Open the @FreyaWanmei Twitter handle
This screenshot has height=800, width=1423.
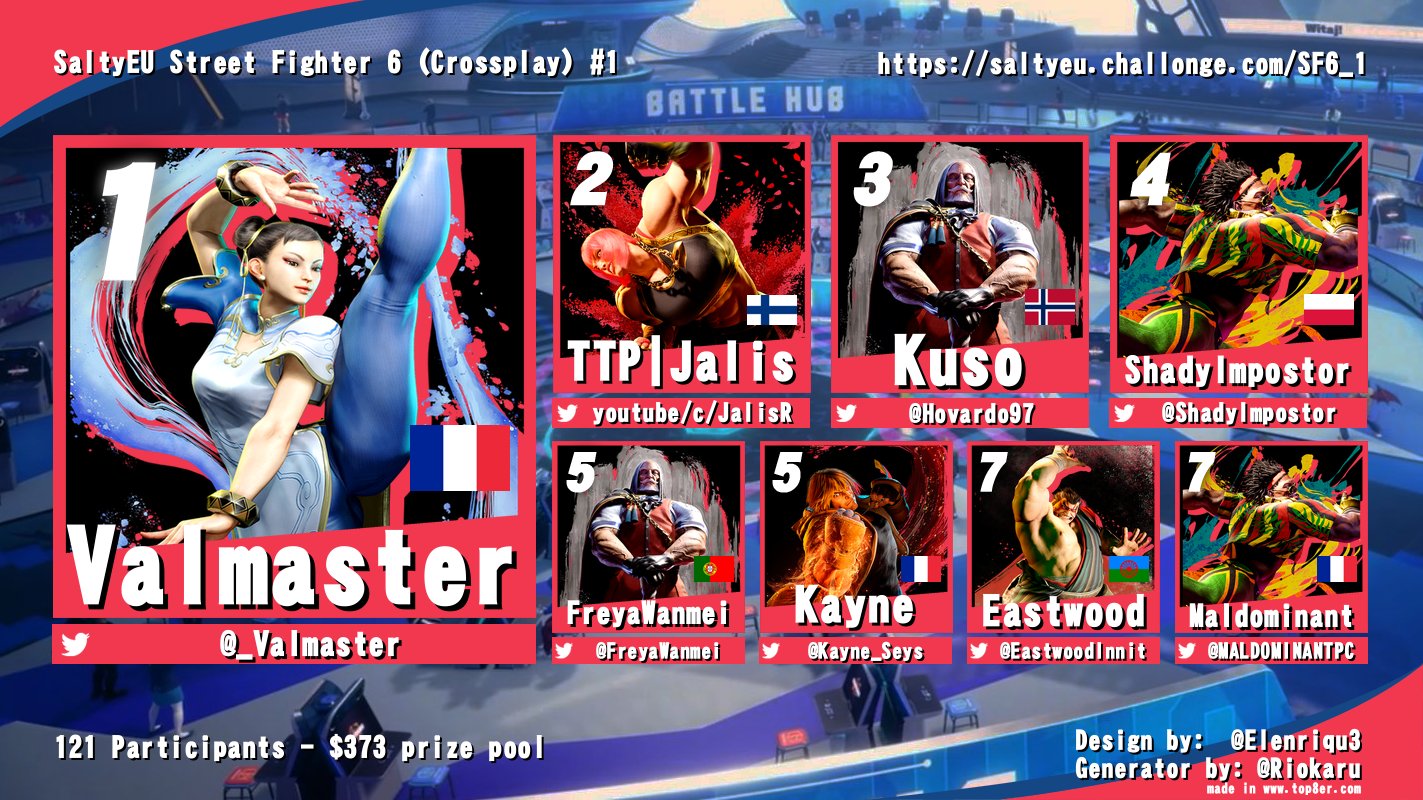(662, 652)
